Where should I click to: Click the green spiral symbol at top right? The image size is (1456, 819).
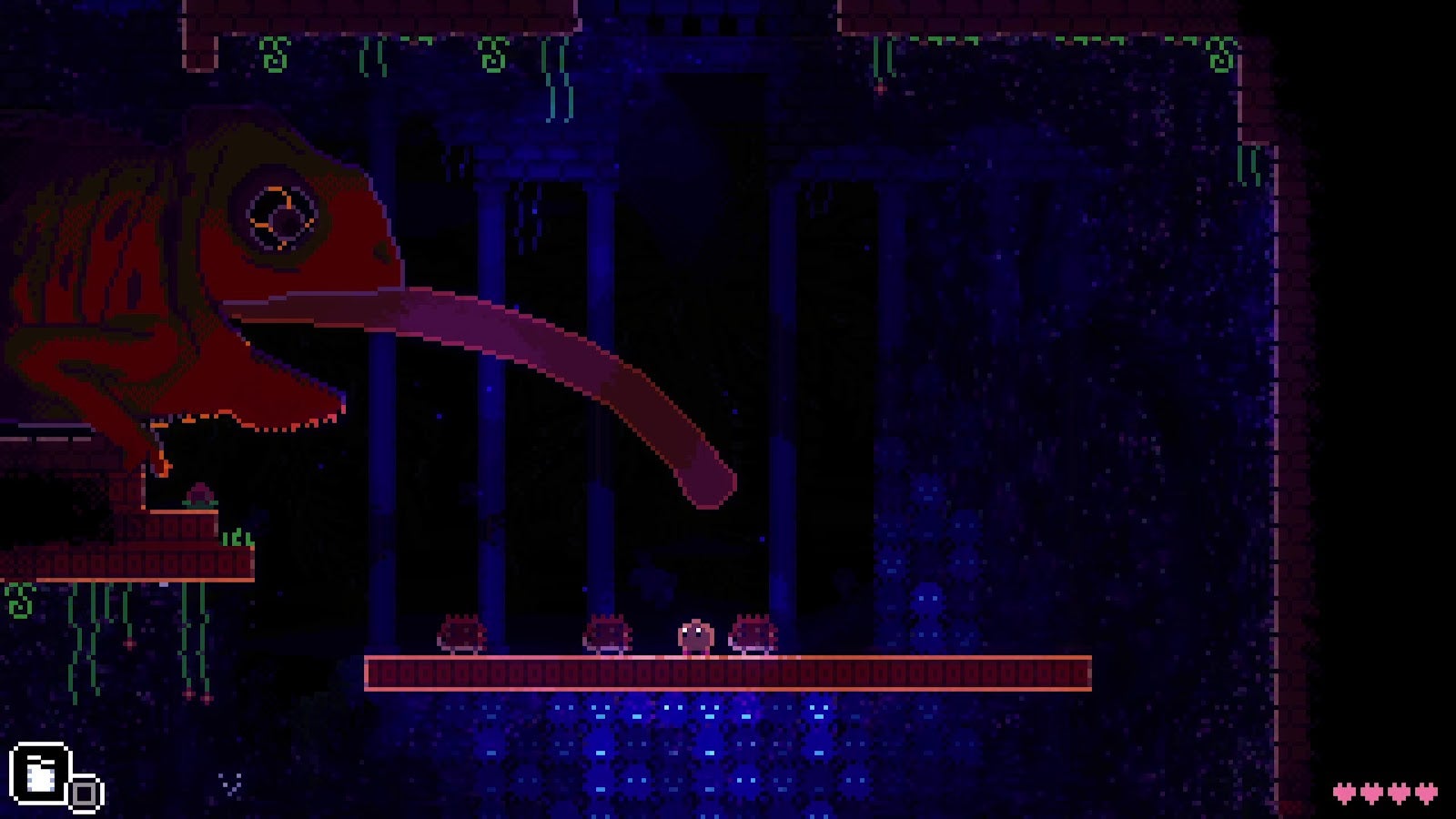tap(1219, 55)
